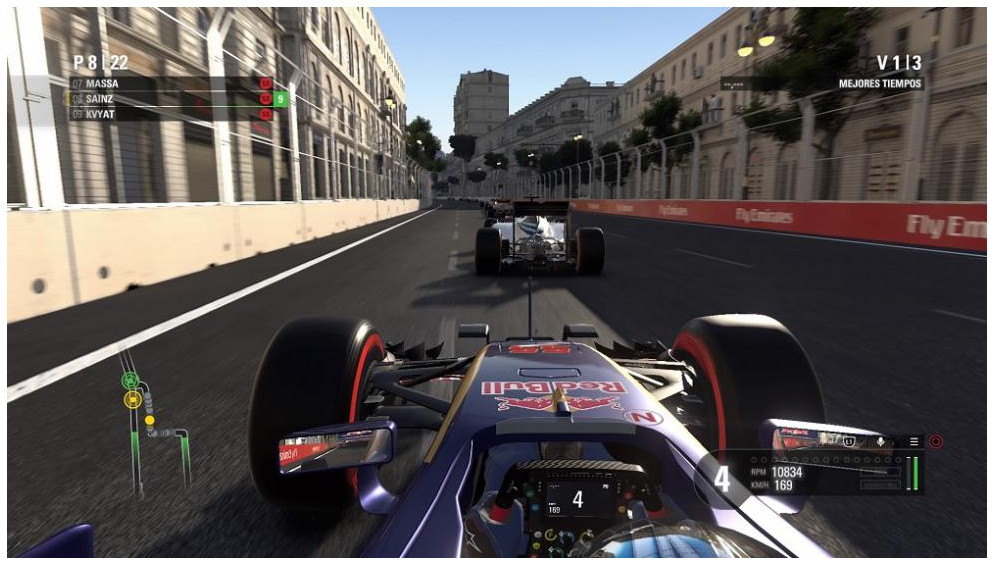Toggle the microphone voice icon
Viewport: 995px width, 566px height.
[881, 441]
